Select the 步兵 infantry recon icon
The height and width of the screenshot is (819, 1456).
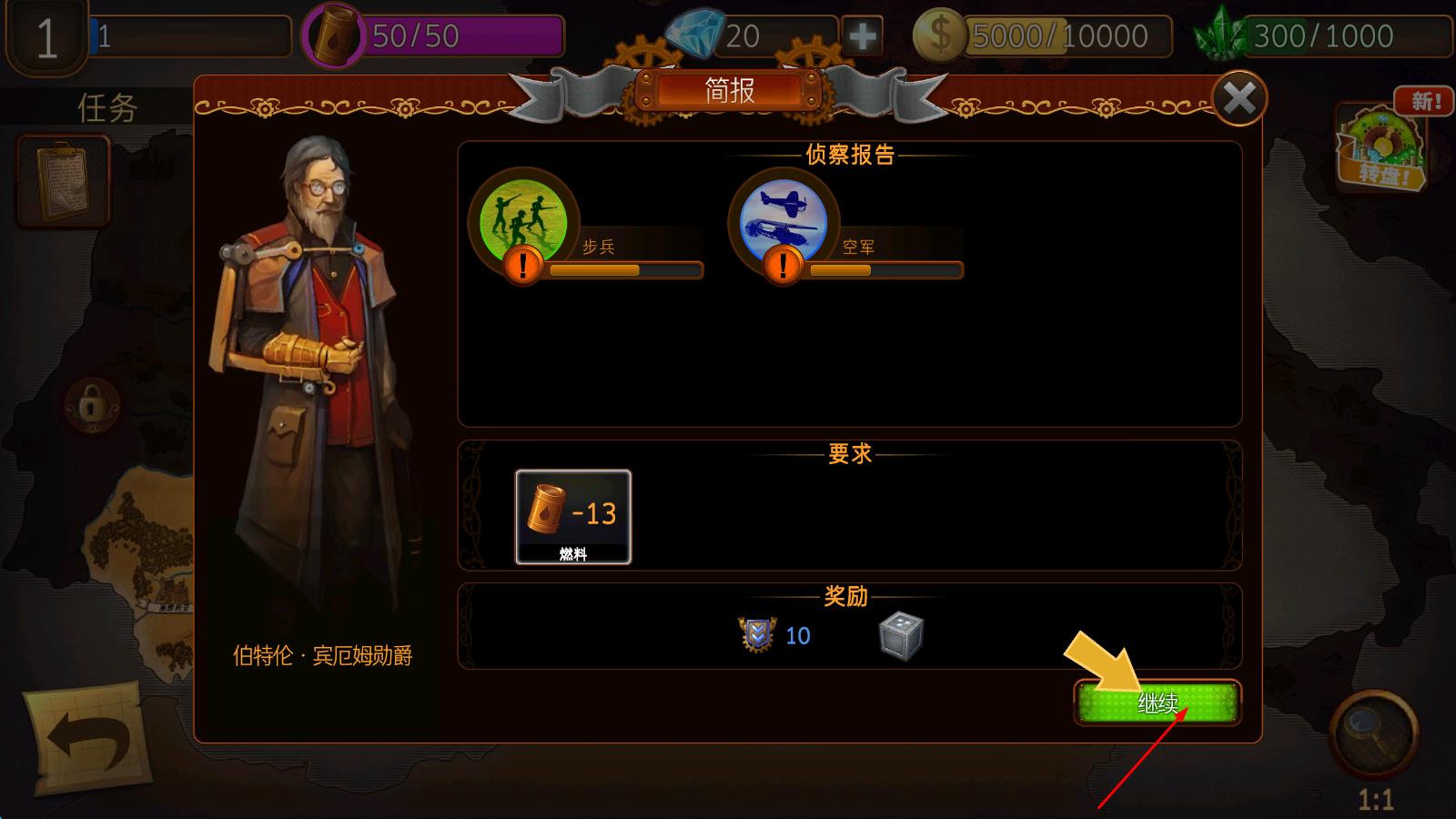click(x=523, y=221)
